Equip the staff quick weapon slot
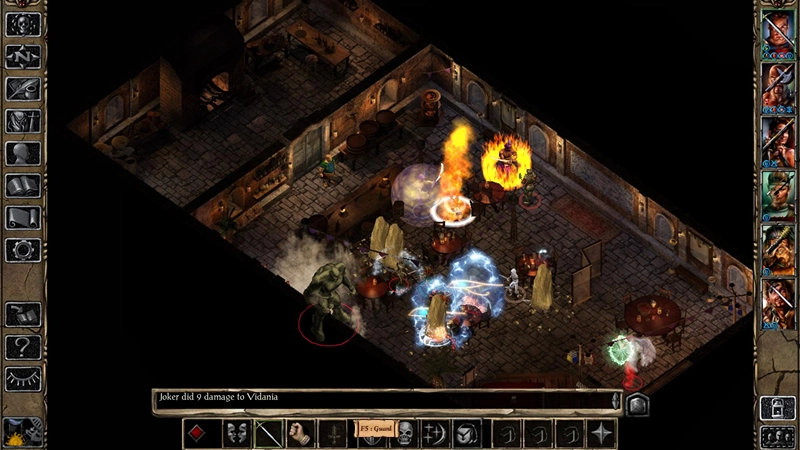Viewport: 800px width, 450px height. coord(270,433)
